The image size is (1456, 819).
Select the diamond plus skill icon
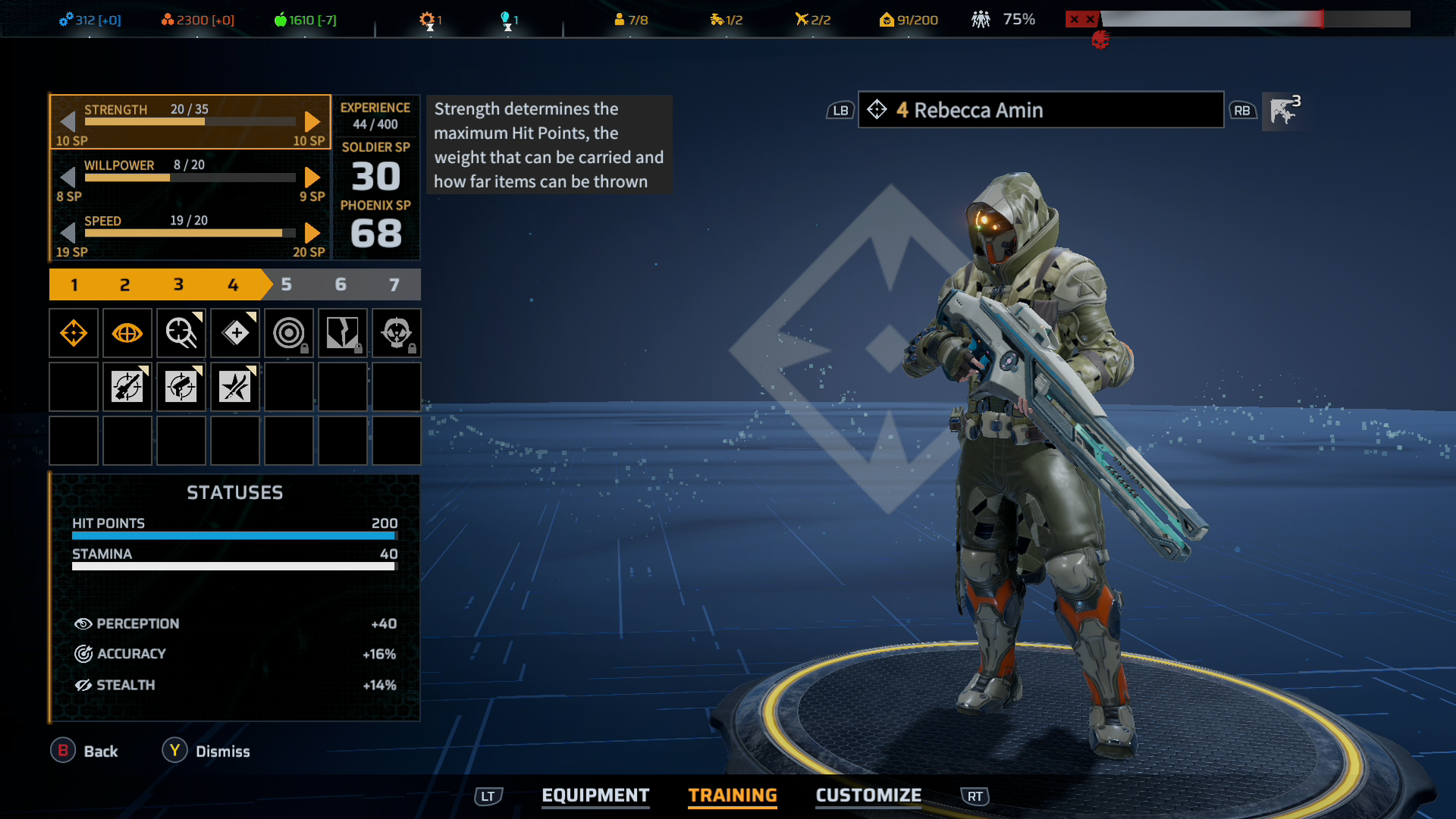tap(235, 333)
